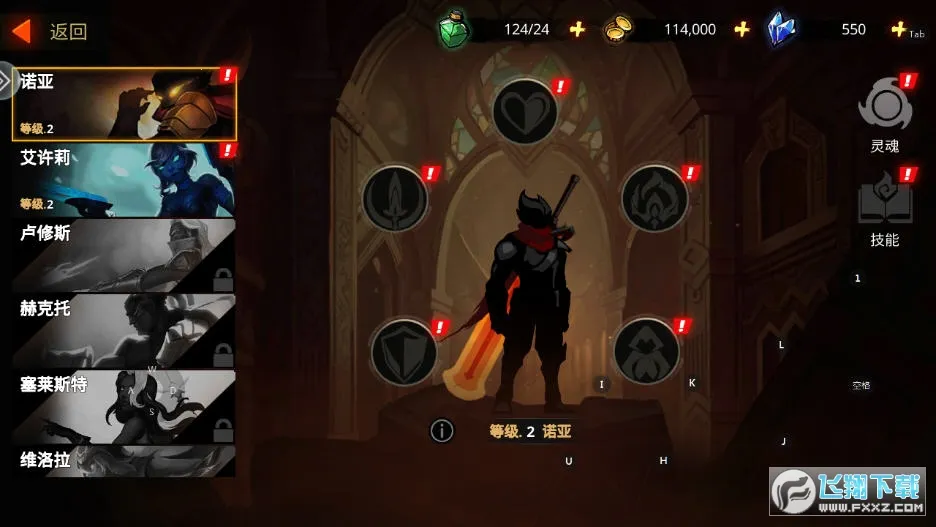This screenshot has width=936, height=527.
Task: Pick the locked 赫克托 character
Action: point(125,329)
